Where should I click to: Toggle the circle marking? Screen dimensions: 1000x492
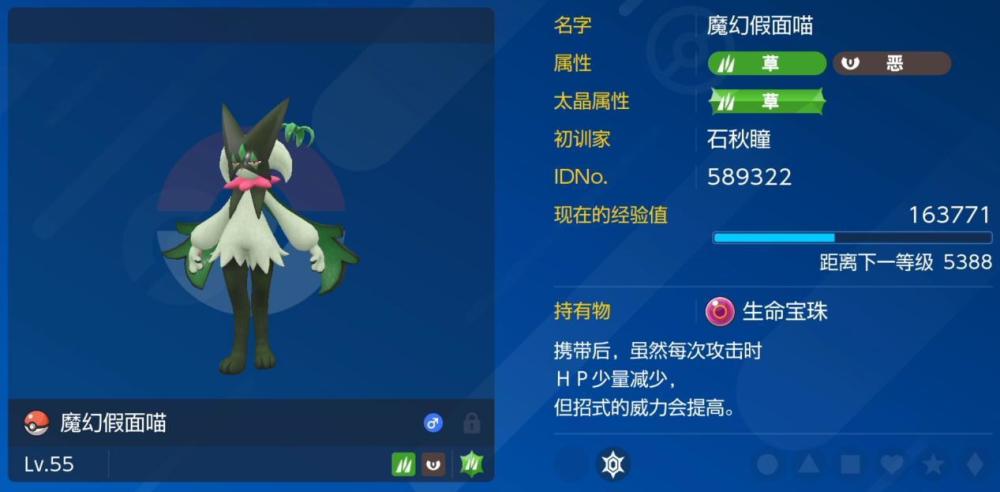[x=767, y=465]
